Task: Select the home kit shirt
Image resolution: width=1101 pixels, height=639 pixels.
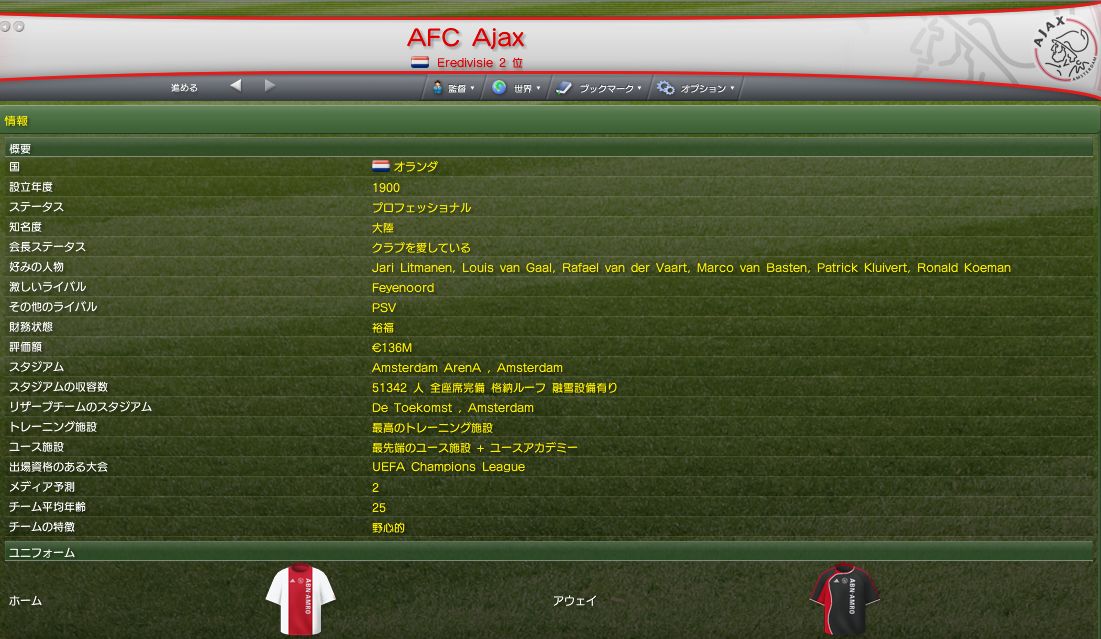Action: point(300,599)
